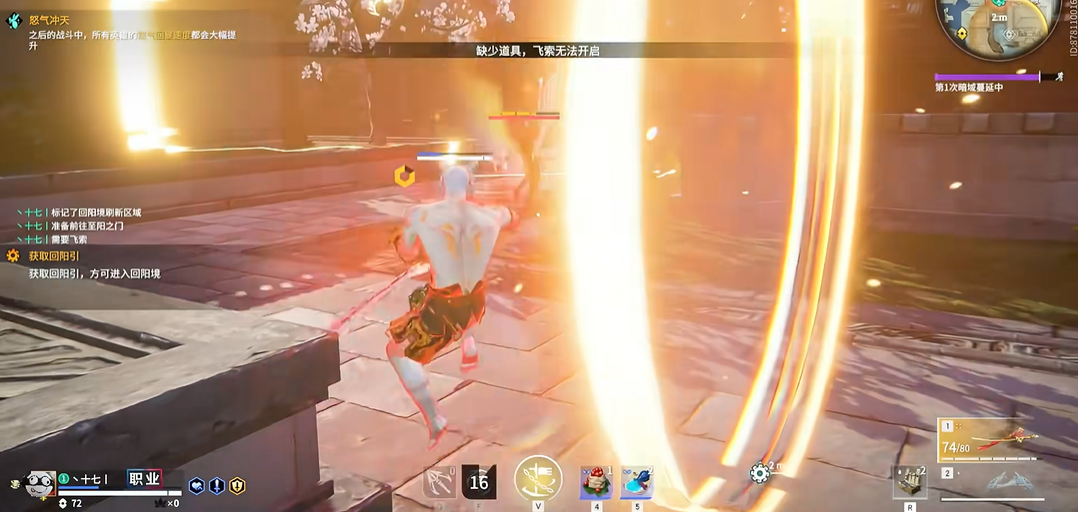Select the blue sword buff icon
Viewport: 1078px width, 512px height.
tap(217, 486)
